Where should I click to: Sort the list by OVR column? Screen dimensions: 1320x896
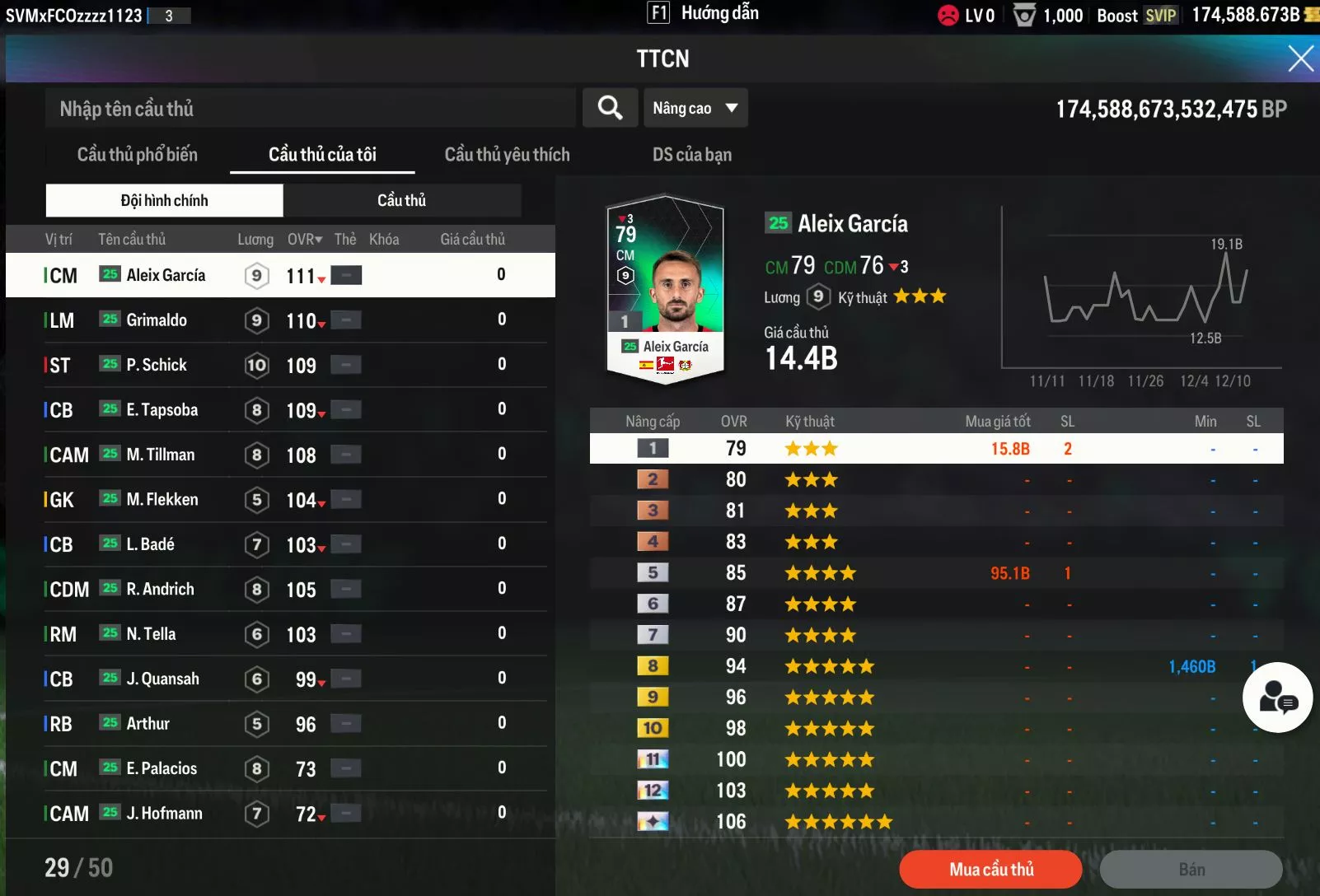[304, 240]
